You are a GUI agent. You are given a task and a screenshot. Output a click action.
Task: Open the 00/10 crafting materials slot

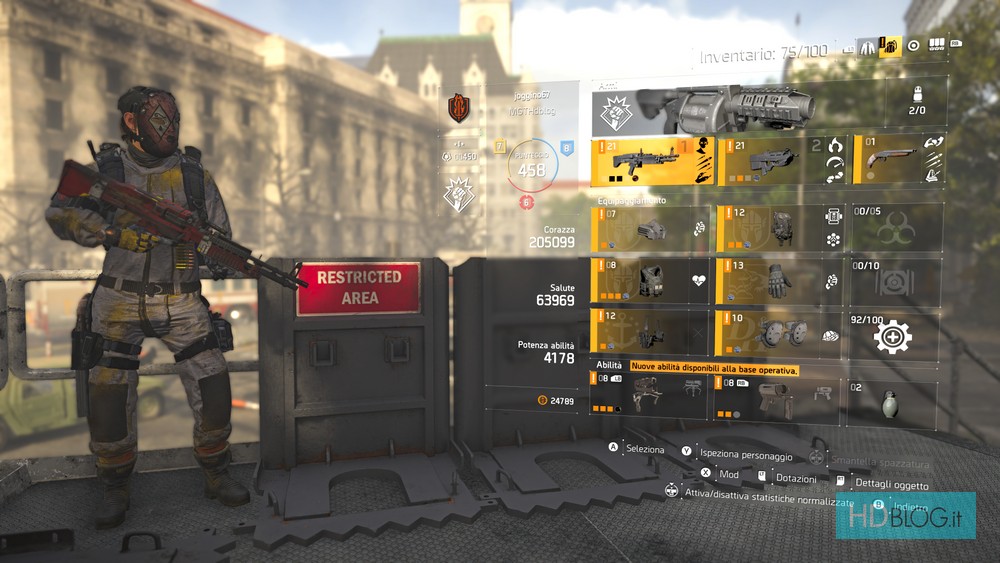click(x=895, y=280)
